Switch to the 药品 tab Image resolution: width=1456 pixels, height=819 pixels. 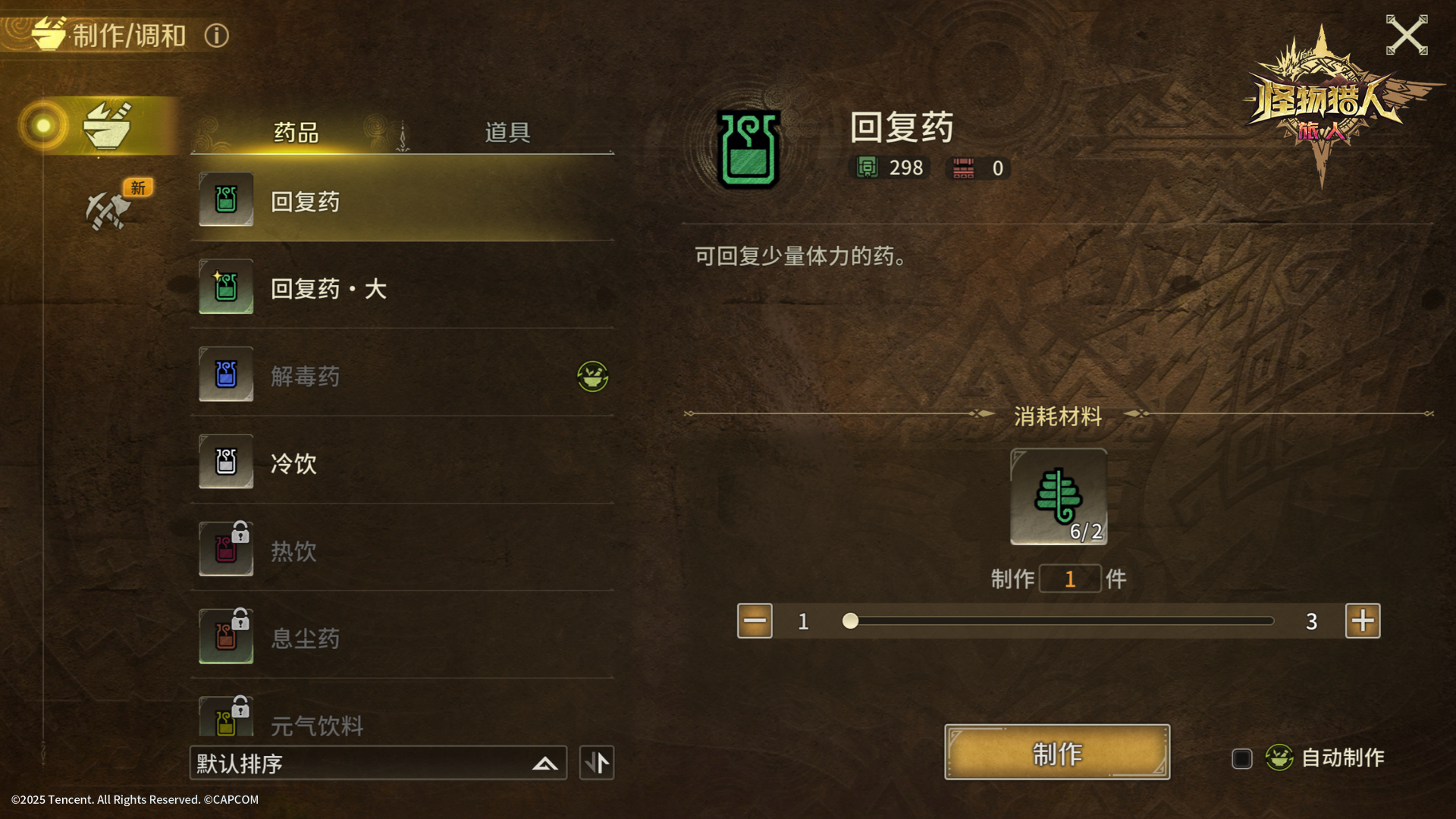(296, 133)
